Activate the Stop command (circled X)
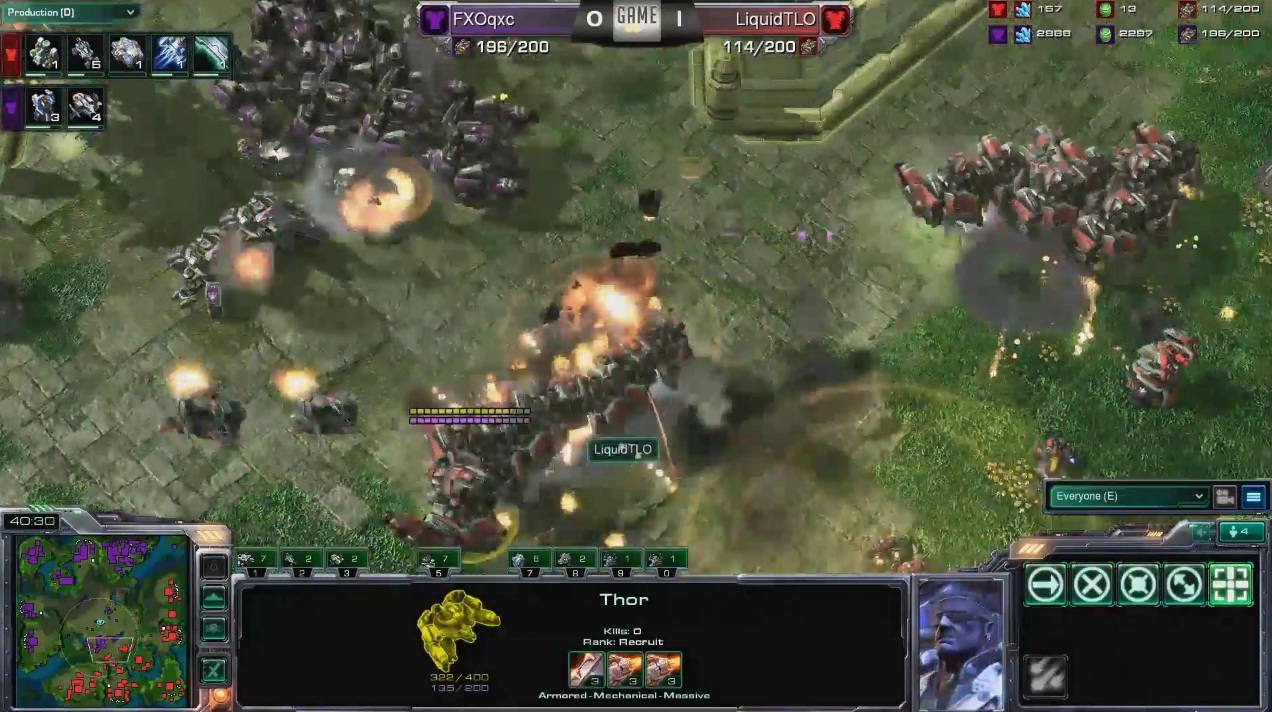Image resolution: width=1272 pixels, height=712 pixels. [1092, 585]
